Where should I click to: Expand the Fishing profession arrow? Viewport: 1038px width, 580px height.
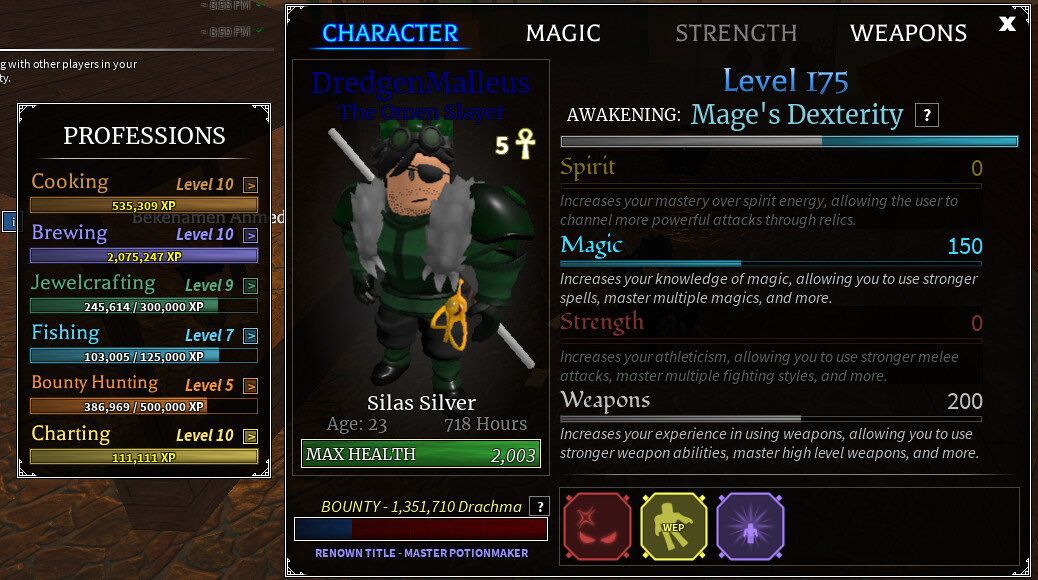(250, 336)
